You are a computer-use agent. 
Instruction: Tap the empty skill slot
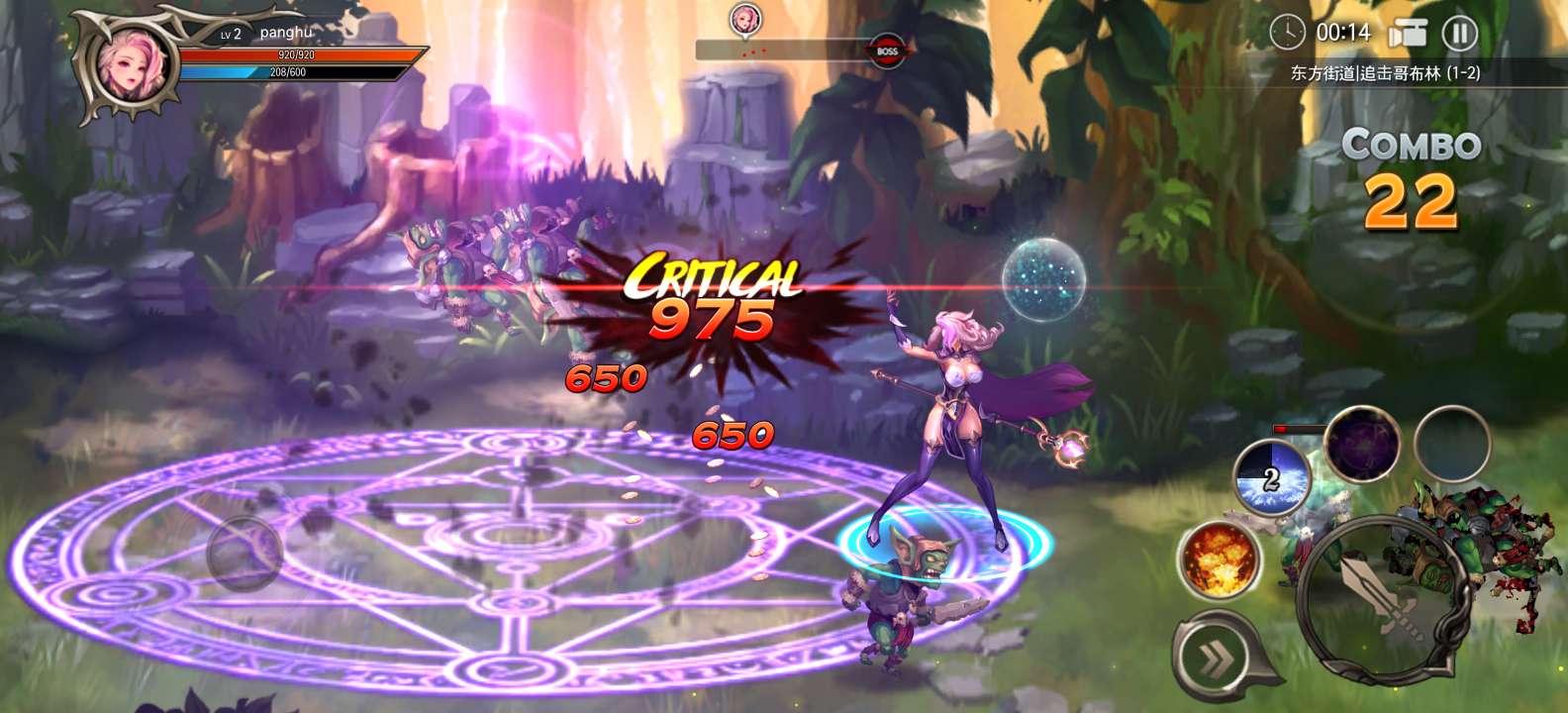point(1451,445)
